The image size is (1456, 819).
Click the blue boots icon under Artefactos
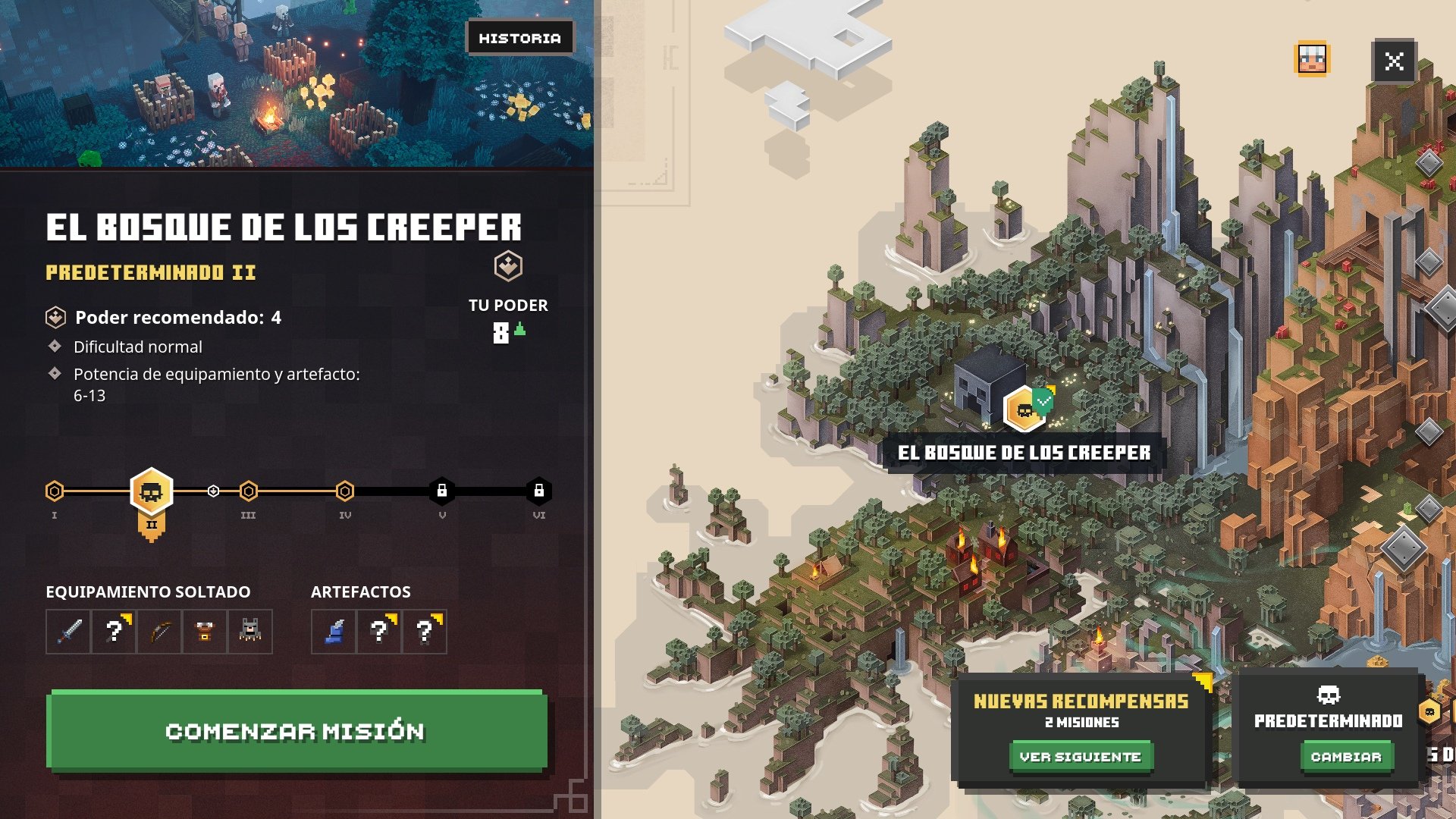point(334,632)
